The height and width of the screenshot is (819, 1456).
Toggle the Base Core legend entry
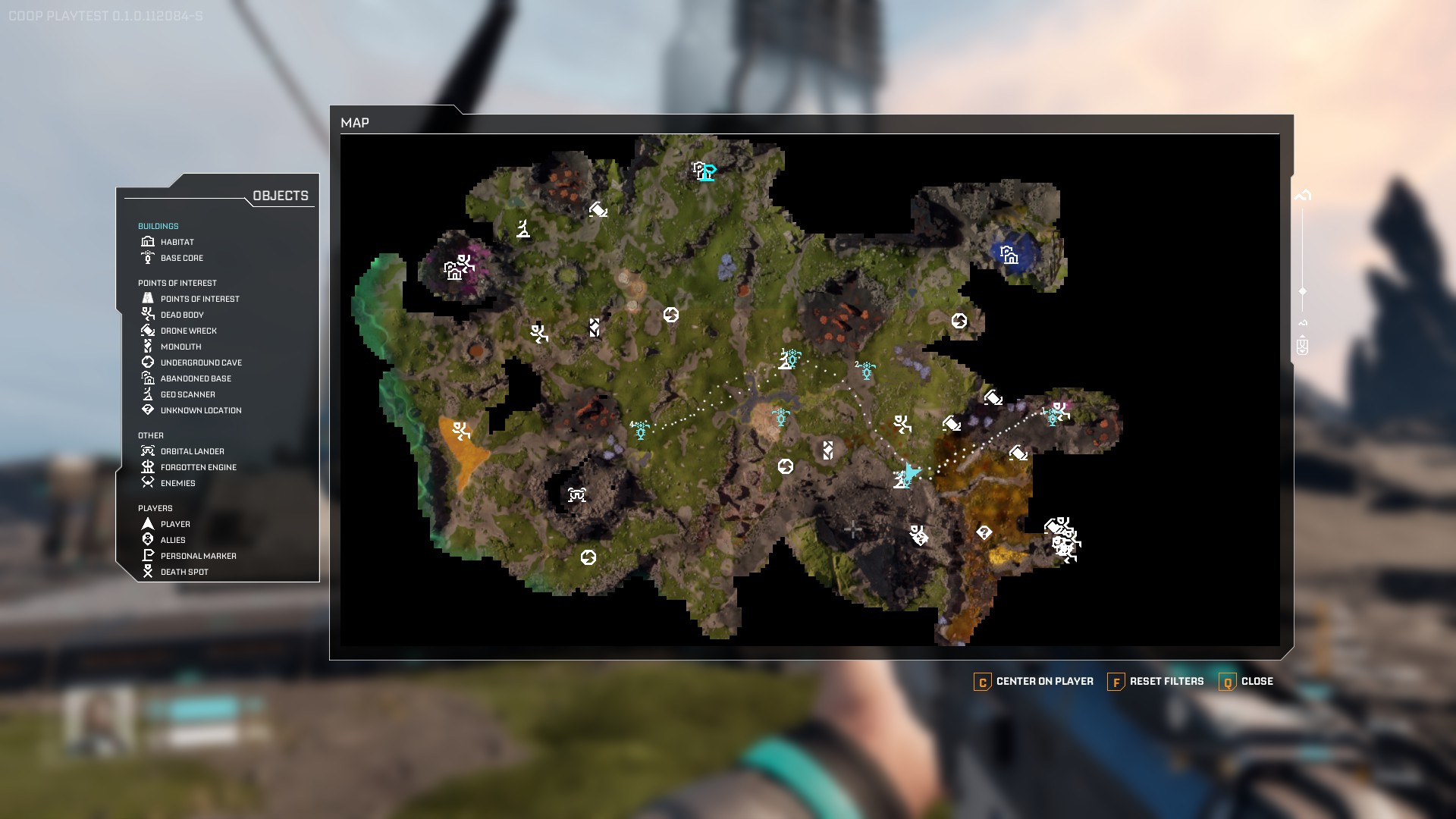(x=181, y=258)
